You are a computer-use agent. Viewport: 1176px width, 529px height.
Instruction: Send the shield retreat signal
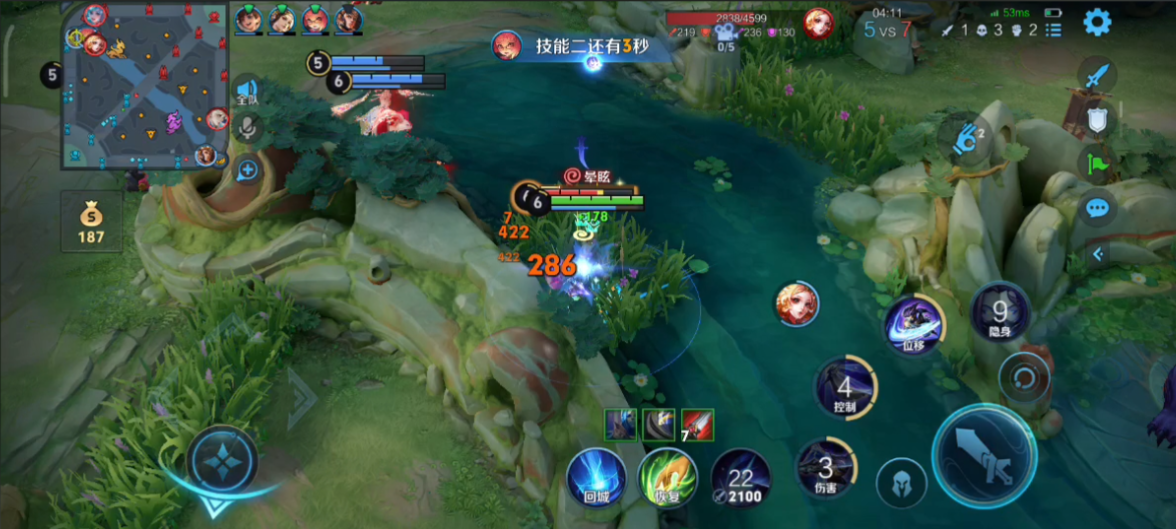pos(1098,120)
